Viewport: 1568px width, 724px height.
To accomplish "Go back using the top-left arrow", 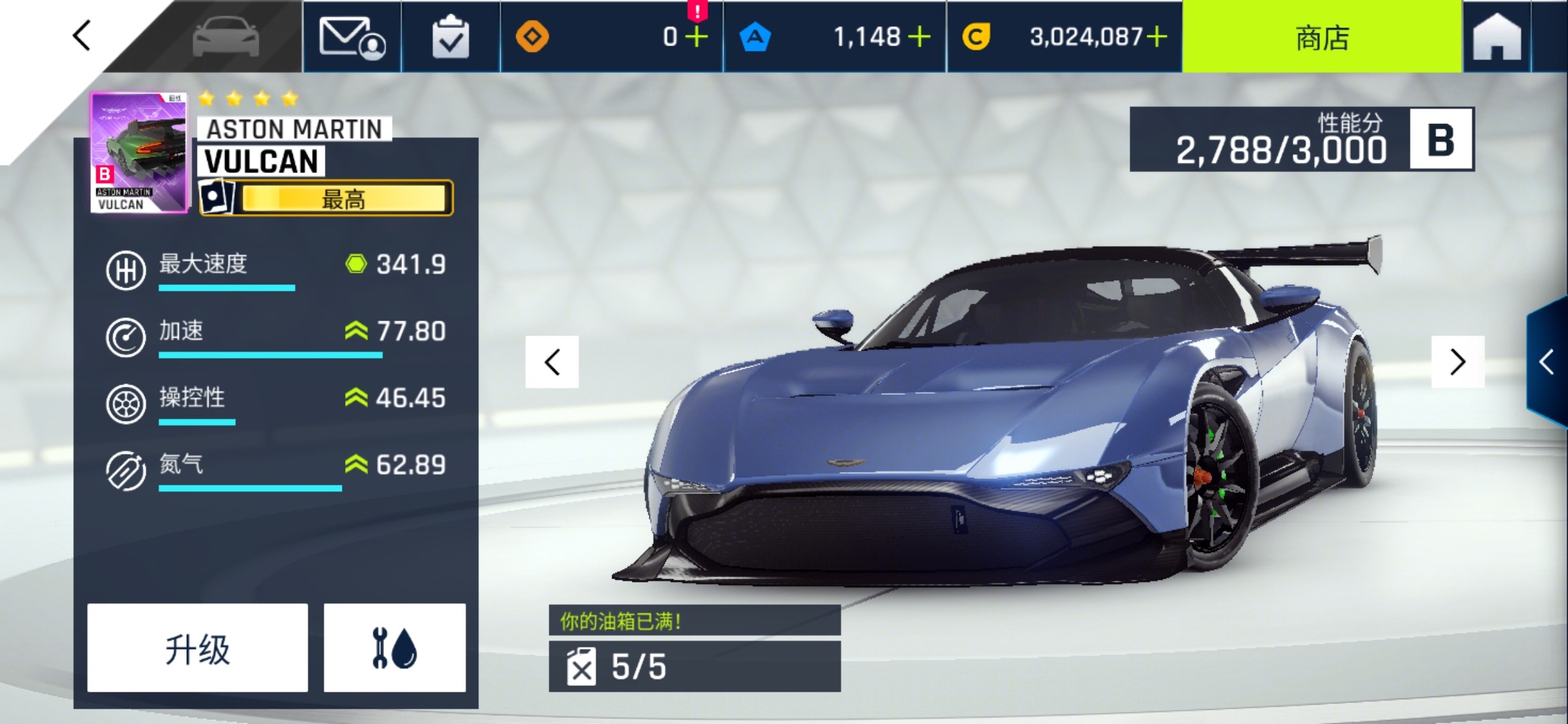I will point(82,36).
